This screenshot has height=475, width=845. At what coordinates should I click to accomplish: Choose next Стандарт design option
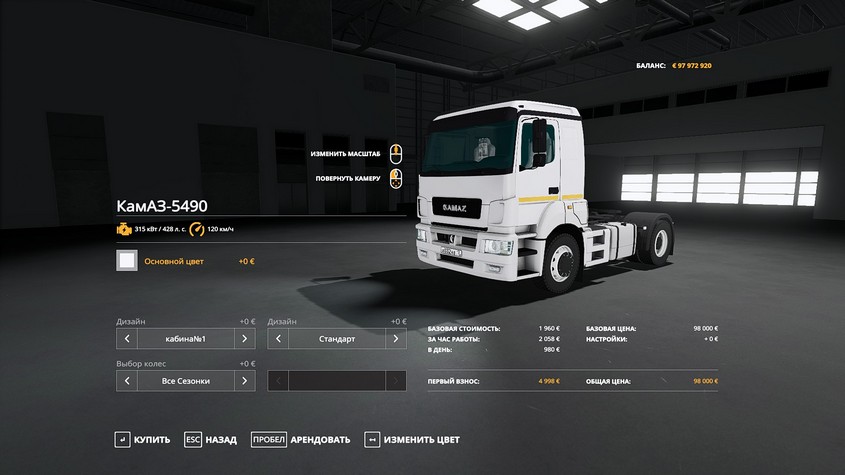pos(396,339)
